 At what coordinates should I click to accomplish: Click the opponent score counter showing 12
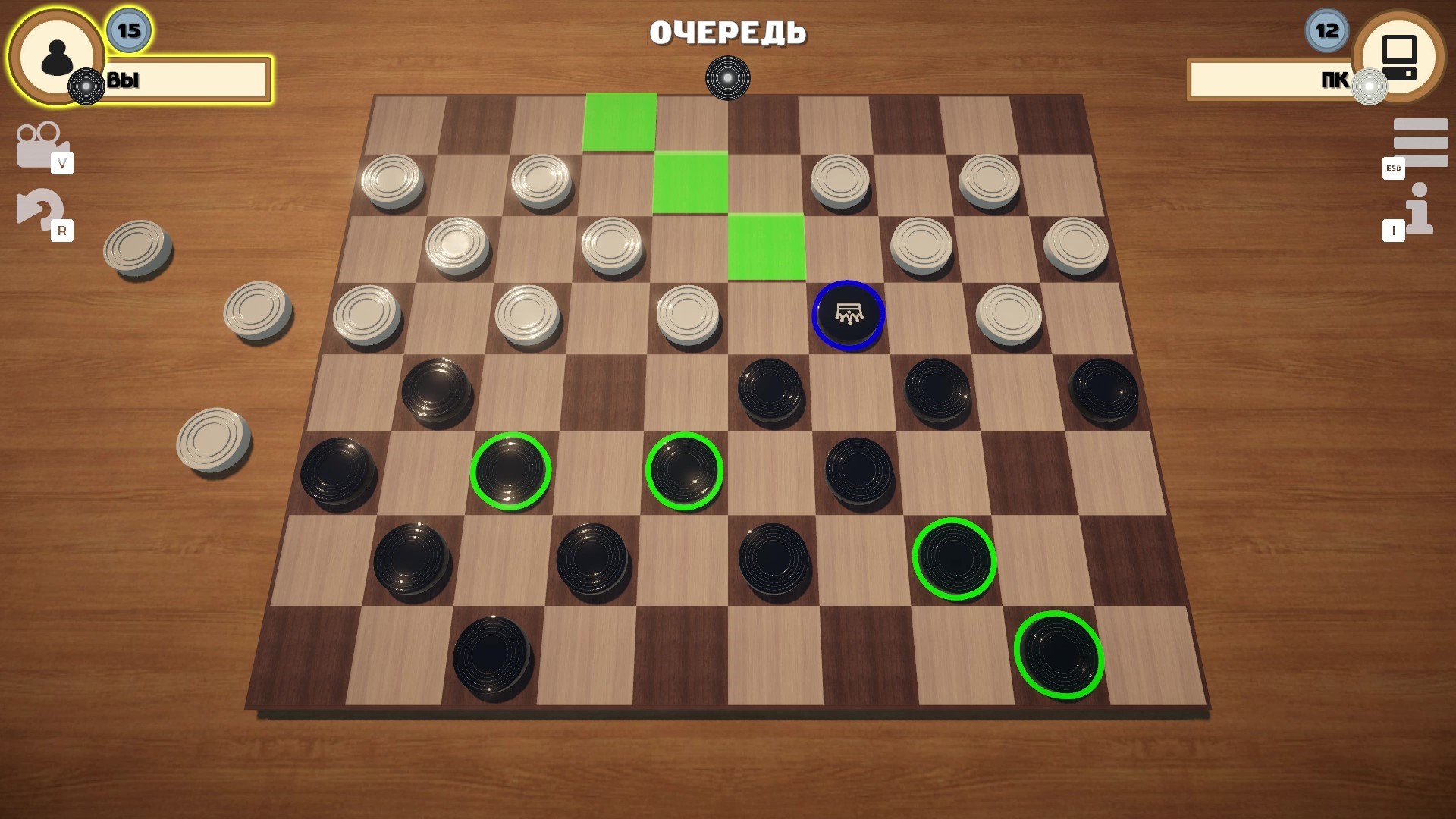click(x=1324, y=31)
